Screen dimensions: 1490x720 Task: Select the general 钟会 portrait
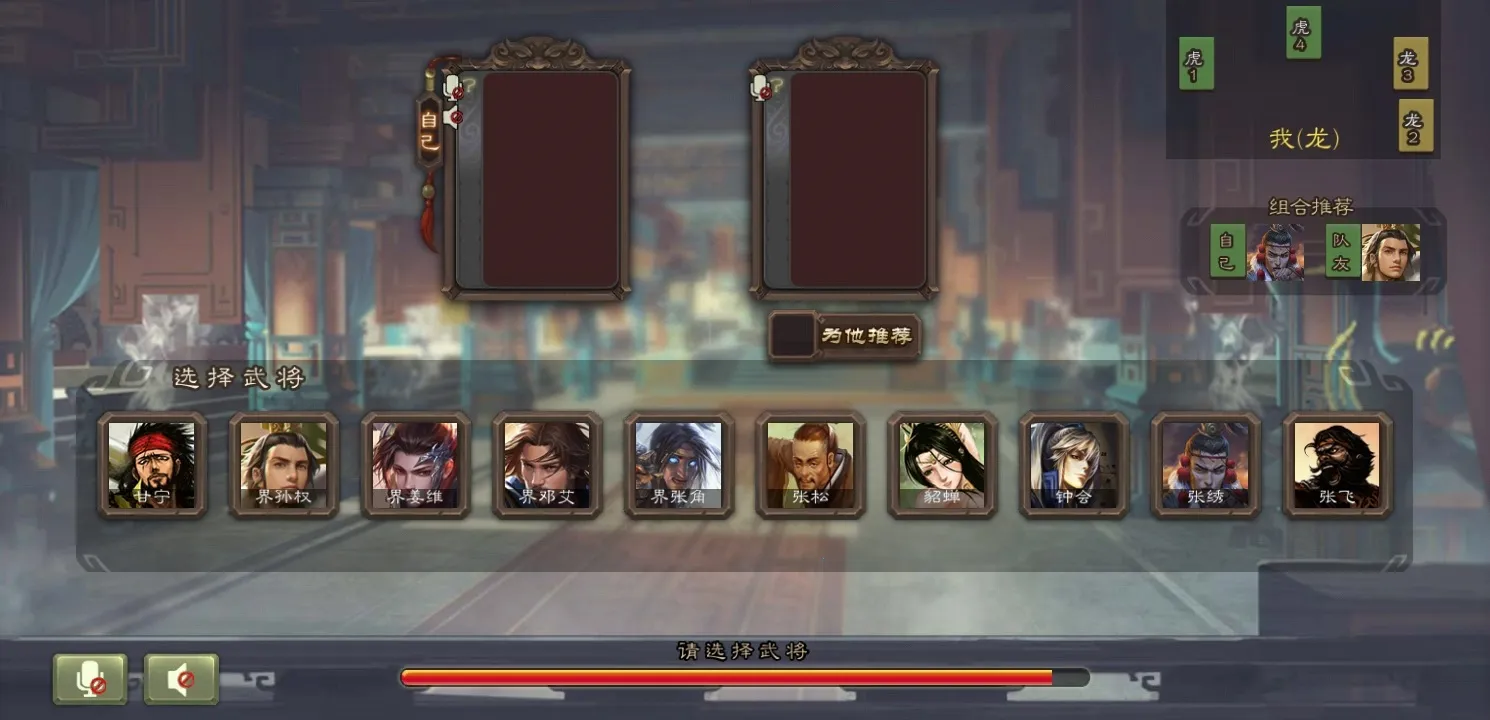click(1073, 466)
